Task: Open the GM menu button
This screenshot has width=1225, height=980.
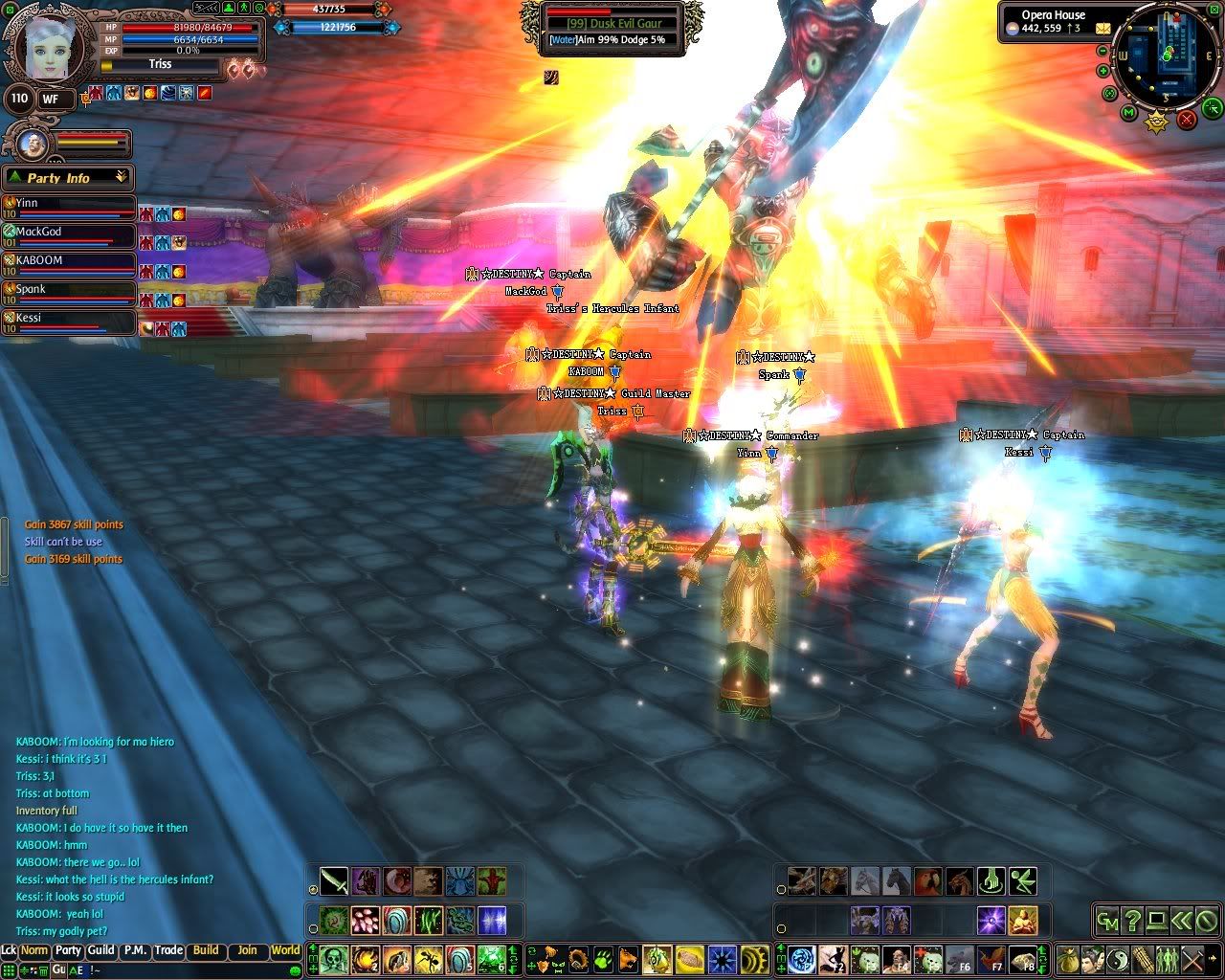Action: click(x=1107, y=921)
